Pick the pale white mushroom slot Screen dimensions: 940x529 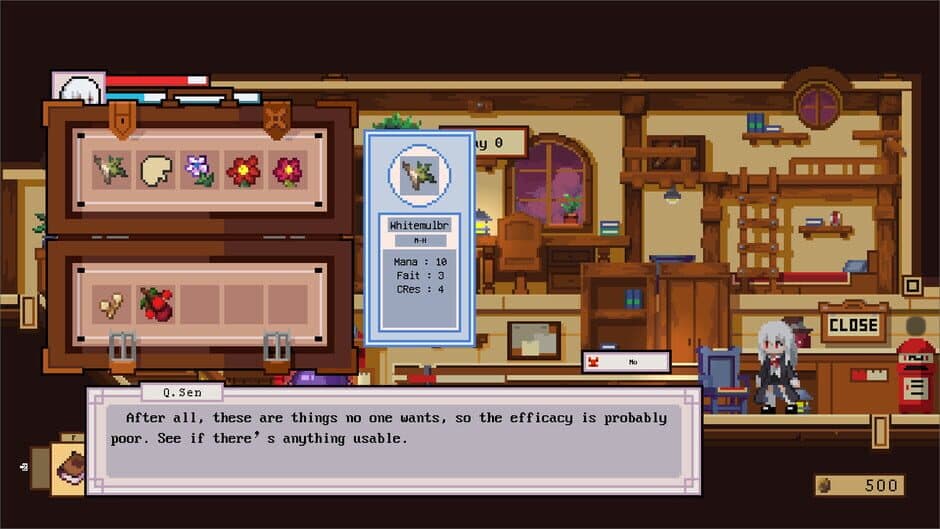click(155, 171)
